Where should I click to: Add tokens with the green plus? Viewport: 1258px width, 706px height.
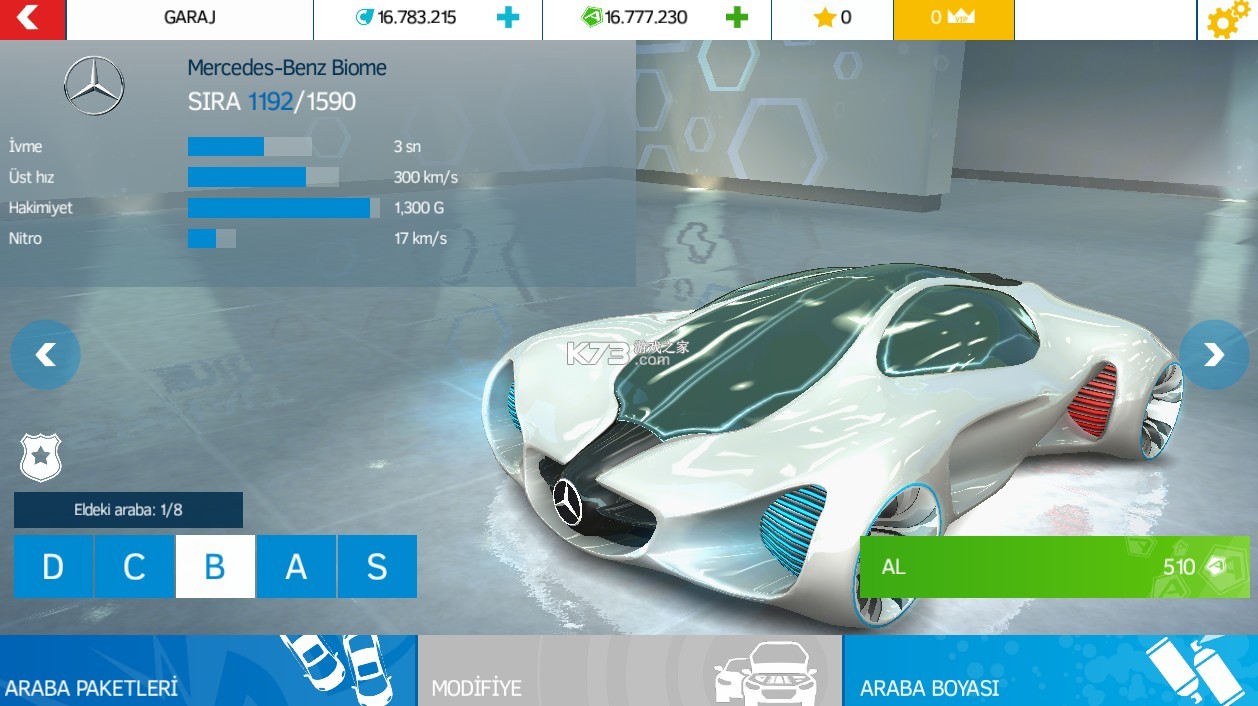coord(737,18)
